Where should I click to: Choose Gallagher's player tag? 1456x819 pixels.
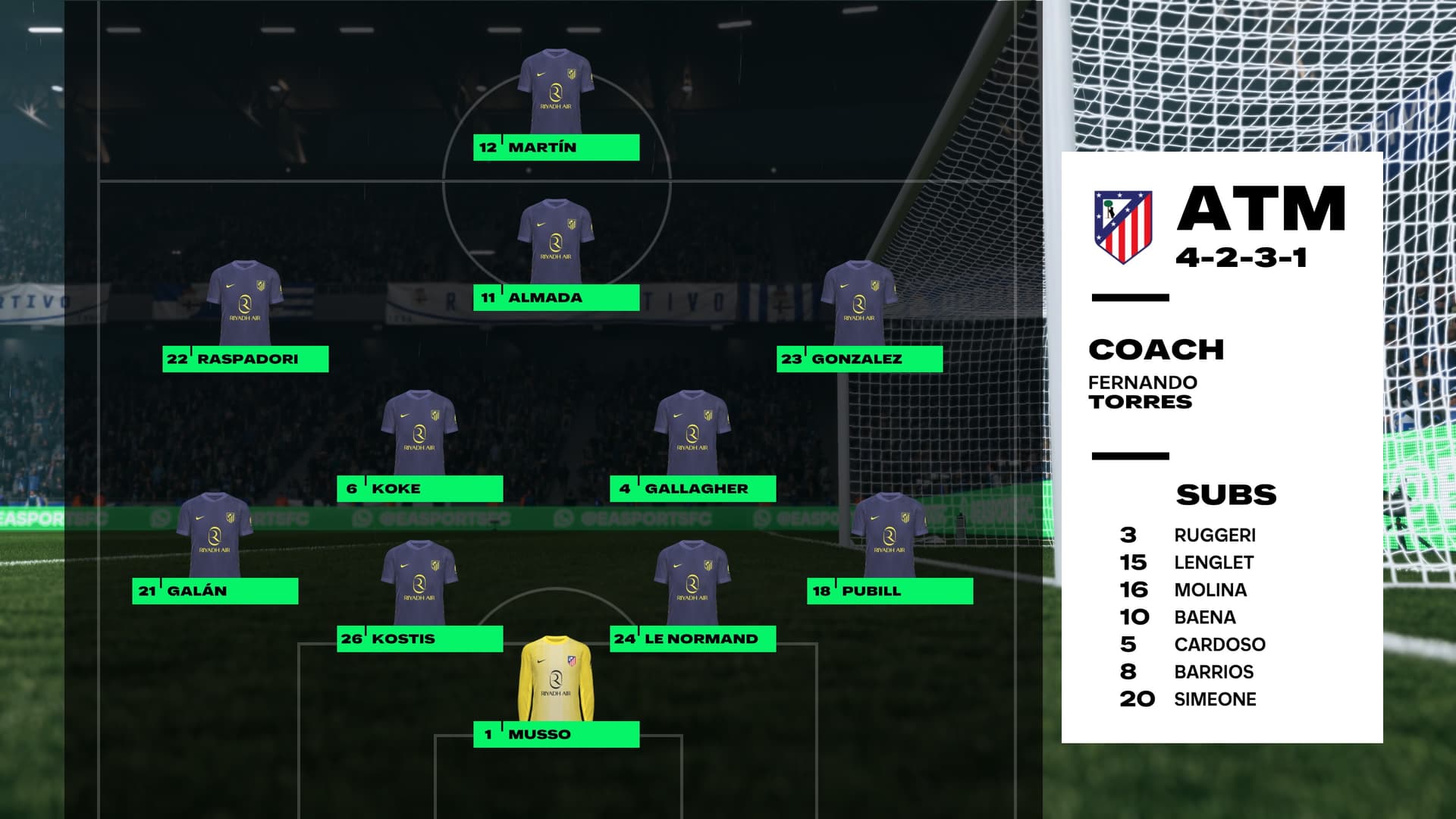click(692, 488)
